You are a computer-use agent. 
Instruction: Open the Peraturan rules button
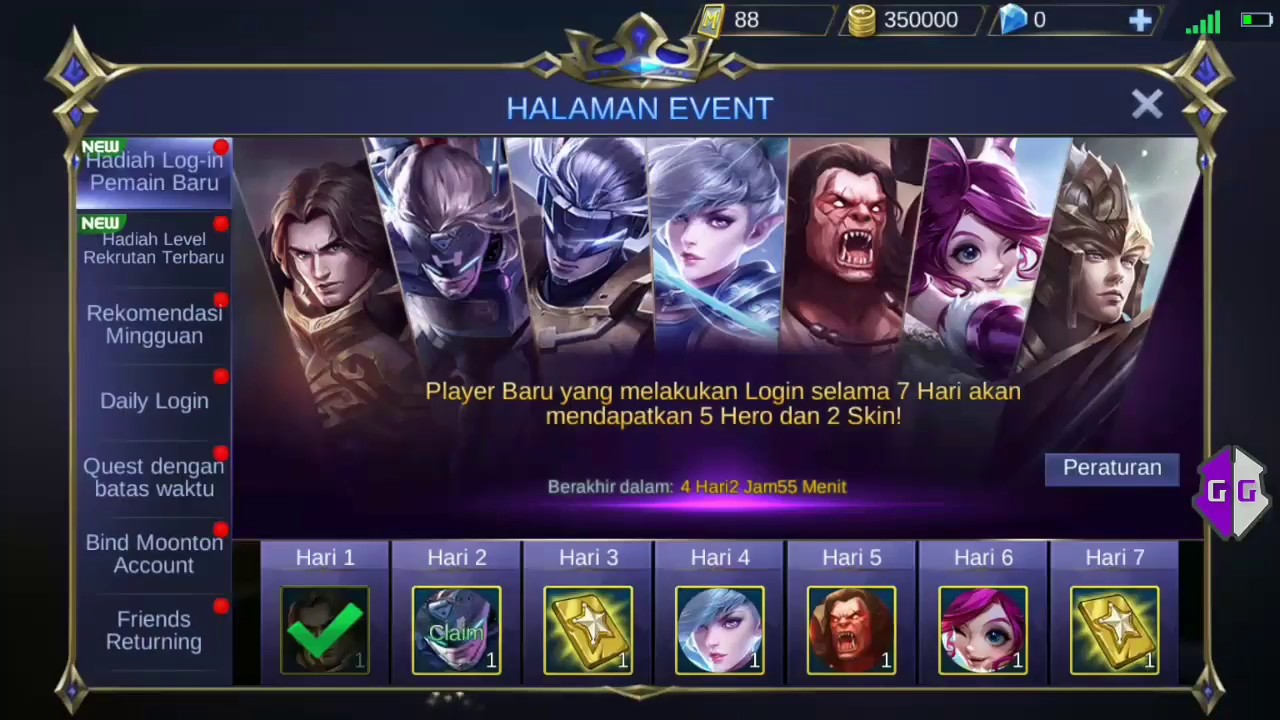coord(1112,467)
